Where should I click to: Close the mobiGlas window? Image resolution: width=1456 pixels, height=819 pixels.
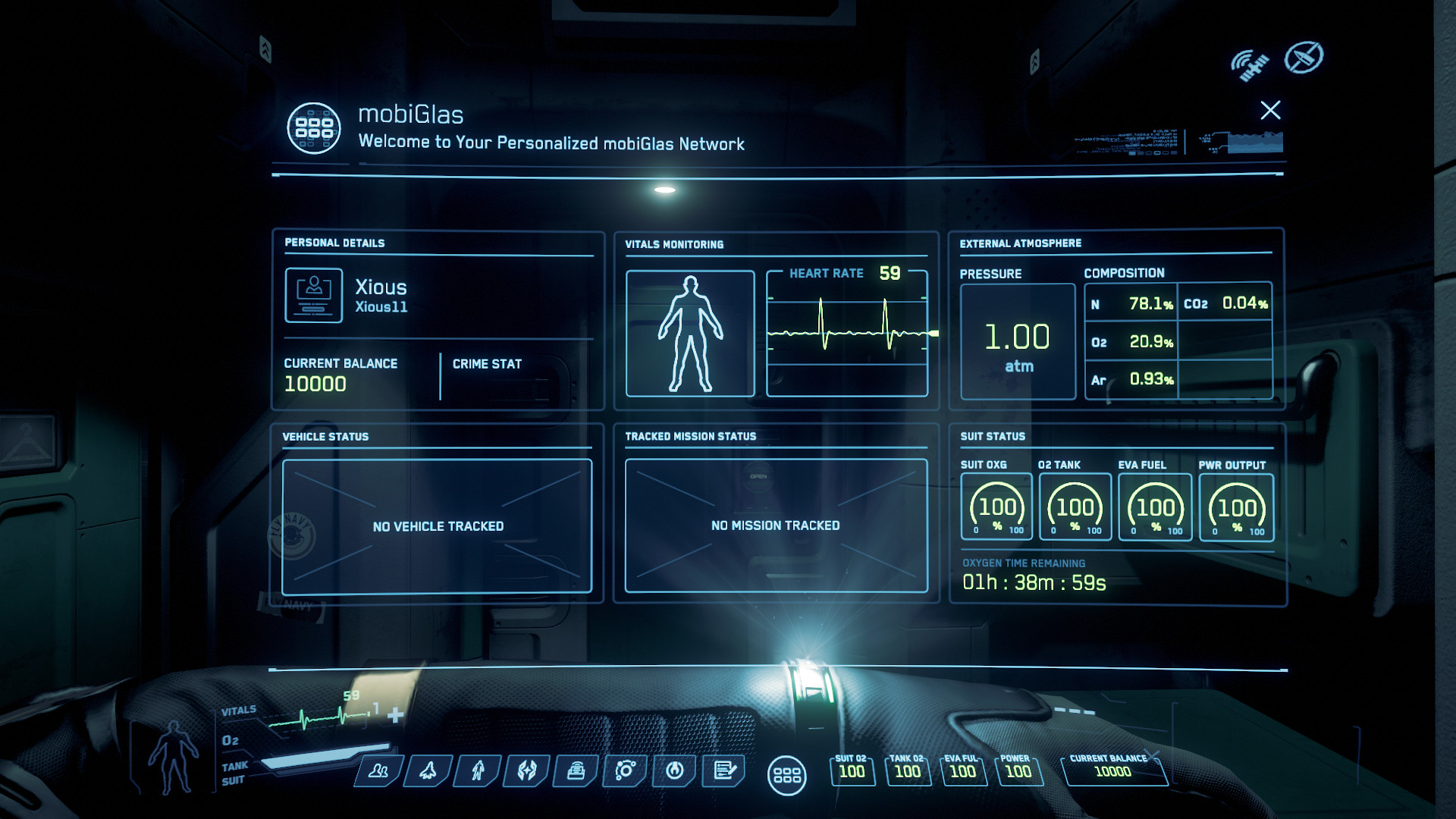[1270, 111]
